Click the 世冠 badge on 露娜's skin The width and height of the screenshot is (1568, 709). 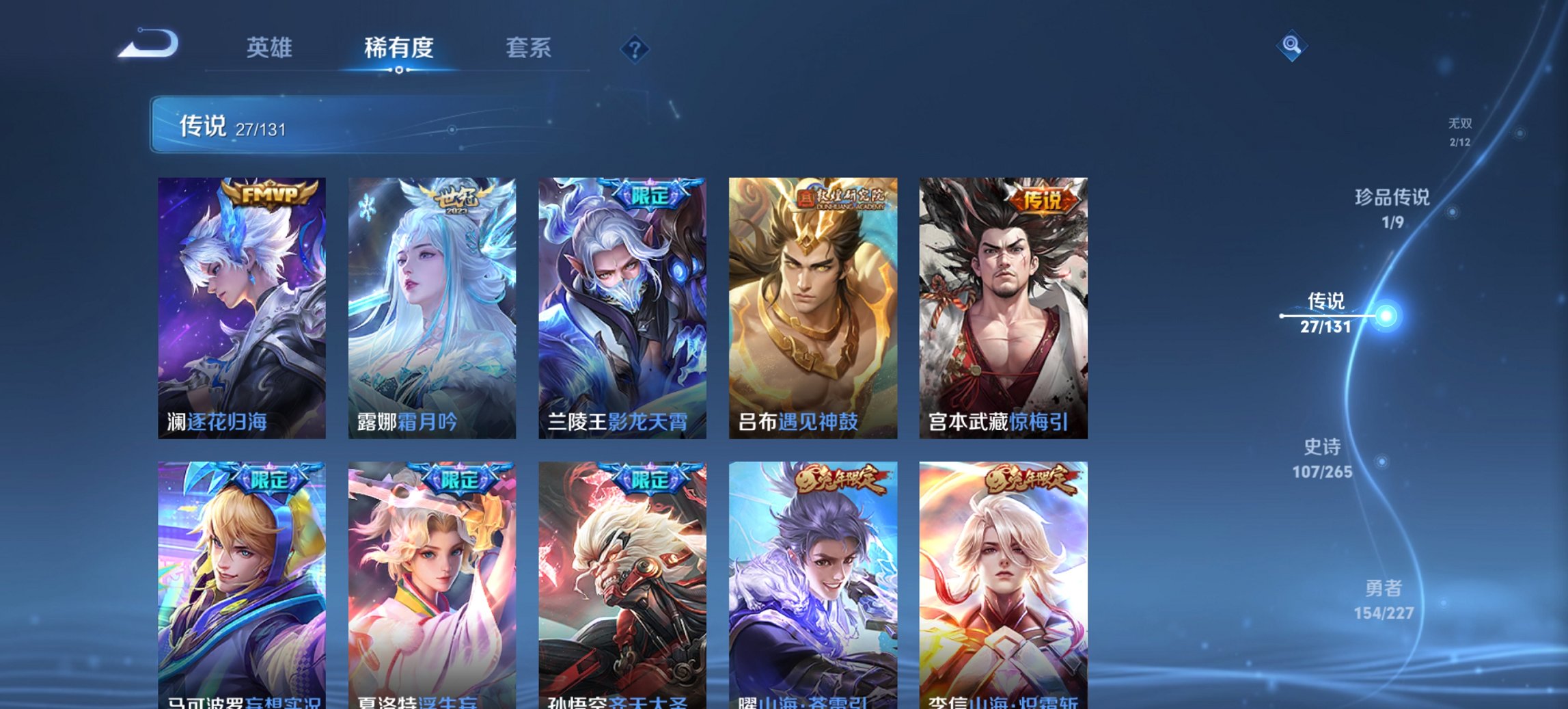(460, 198)
